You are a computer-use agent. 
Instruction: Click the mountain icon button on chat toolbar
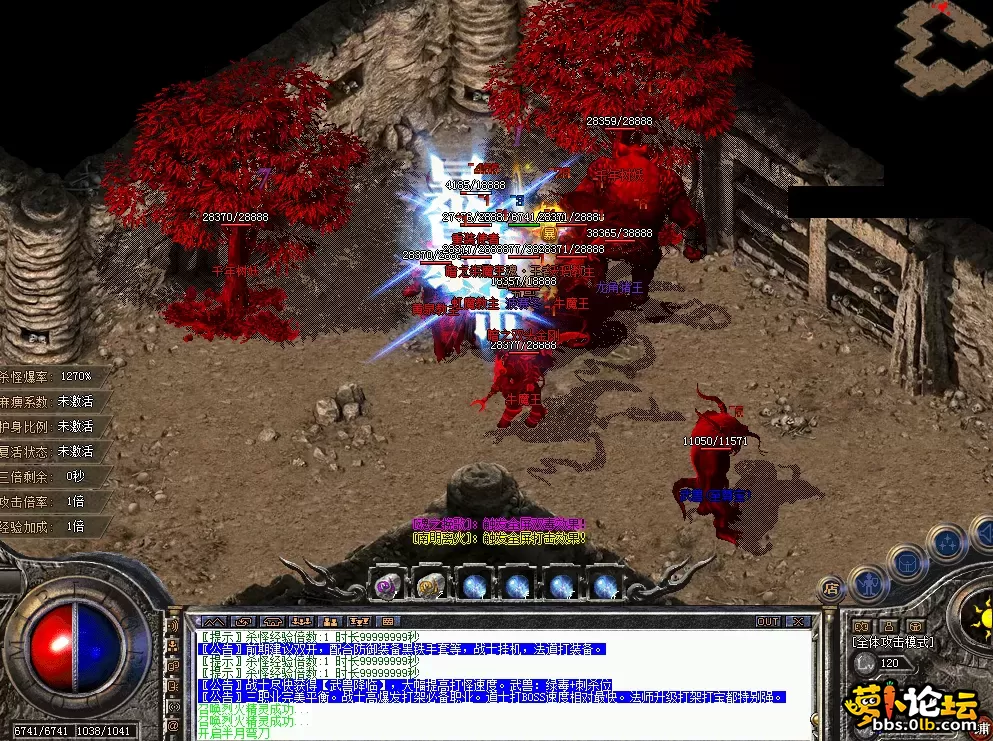click(x=215, y=621)
